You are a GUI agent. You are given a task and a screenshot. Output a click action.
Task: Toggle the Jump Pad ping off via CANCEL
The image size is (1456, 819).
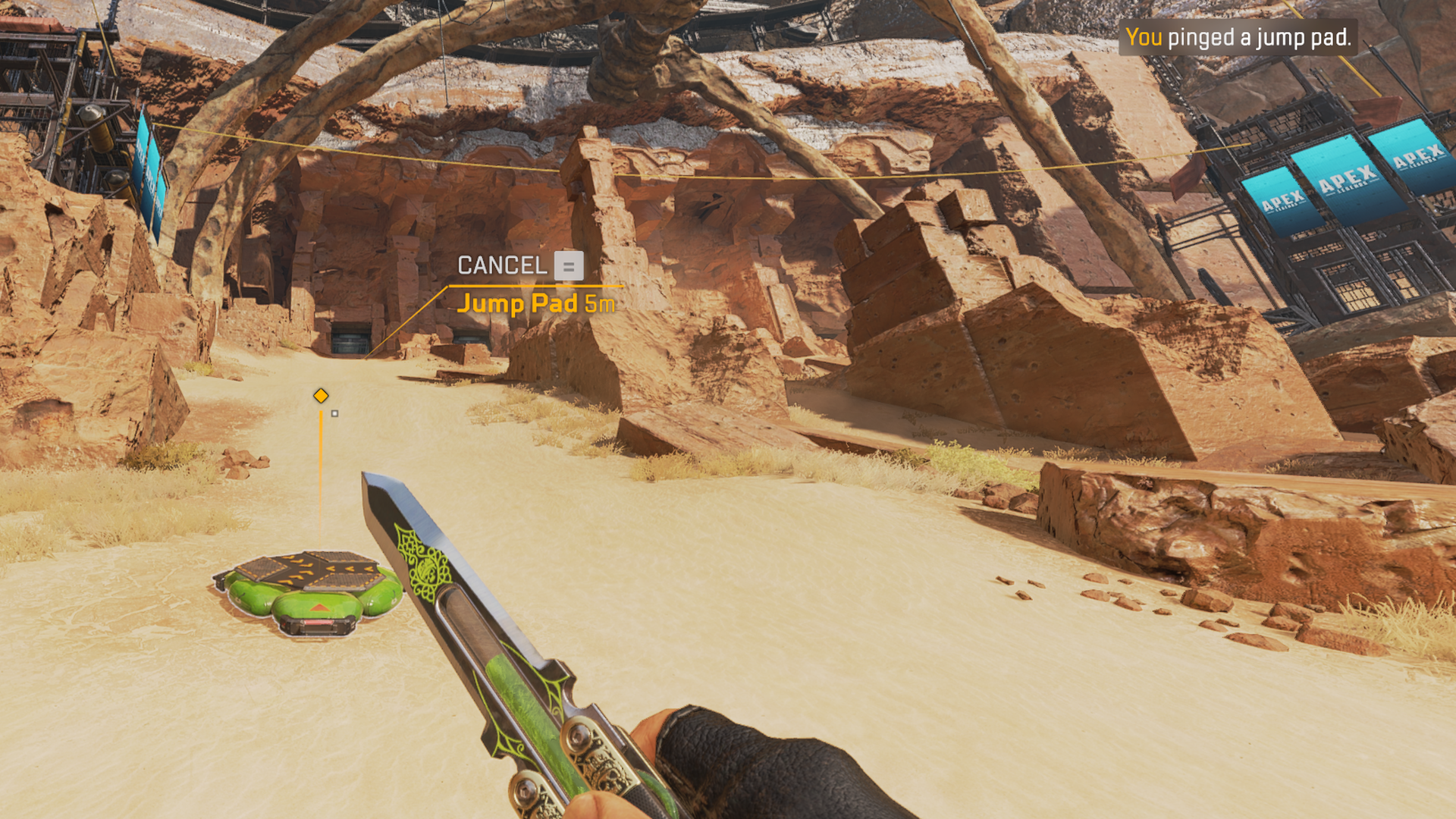pos(503,266)
